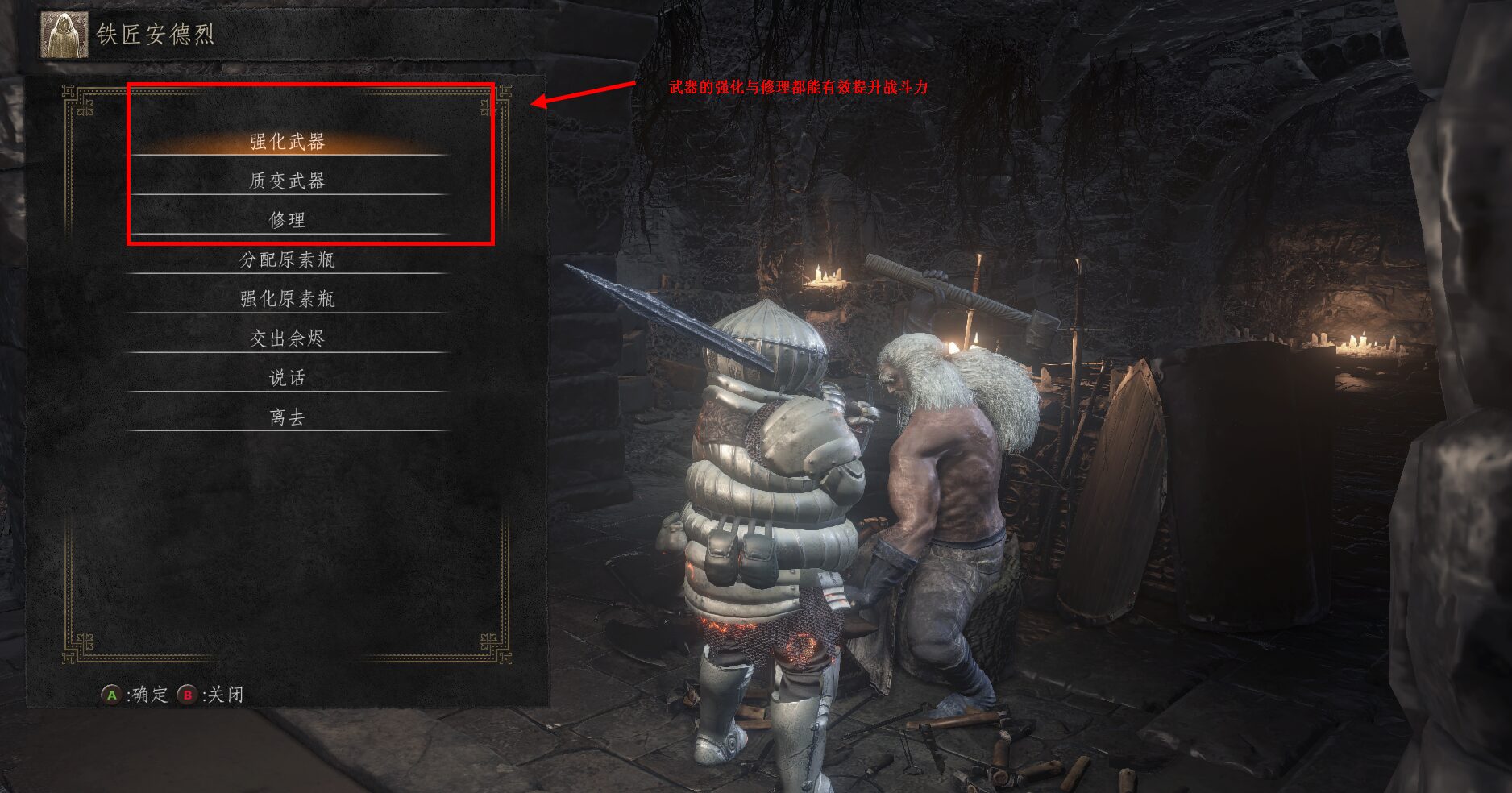
Task: Select 强化武器 (Reinforce Weapon) menu entry
Action: point(287,142)
